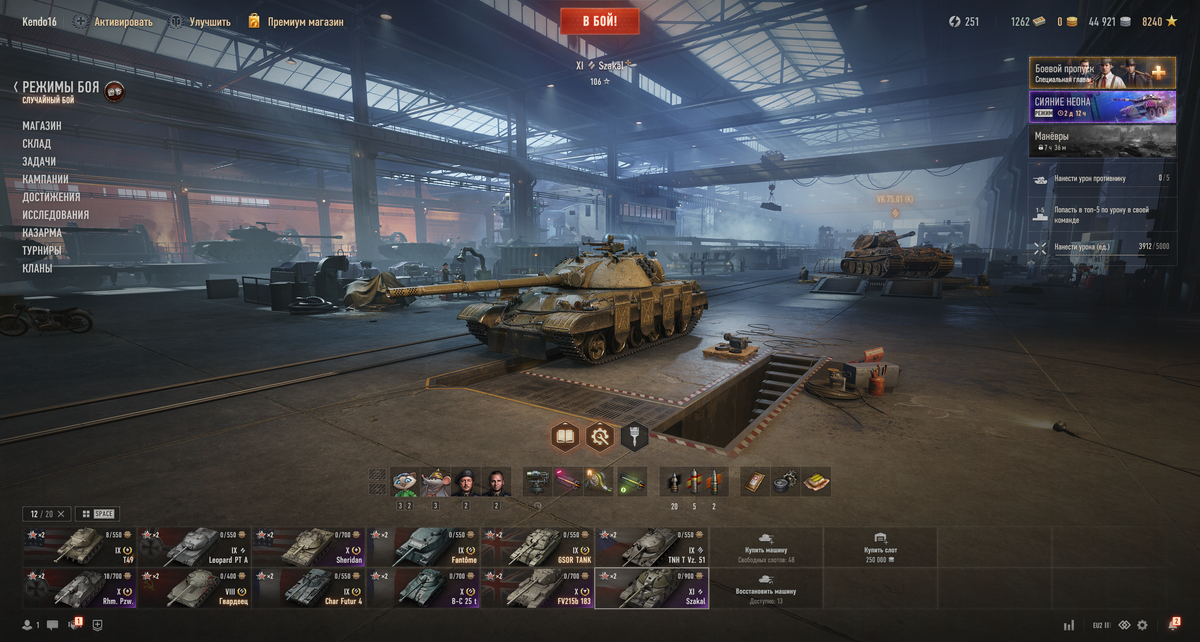Open the КАЗАРМА menu entry

(x=42, y=233)
